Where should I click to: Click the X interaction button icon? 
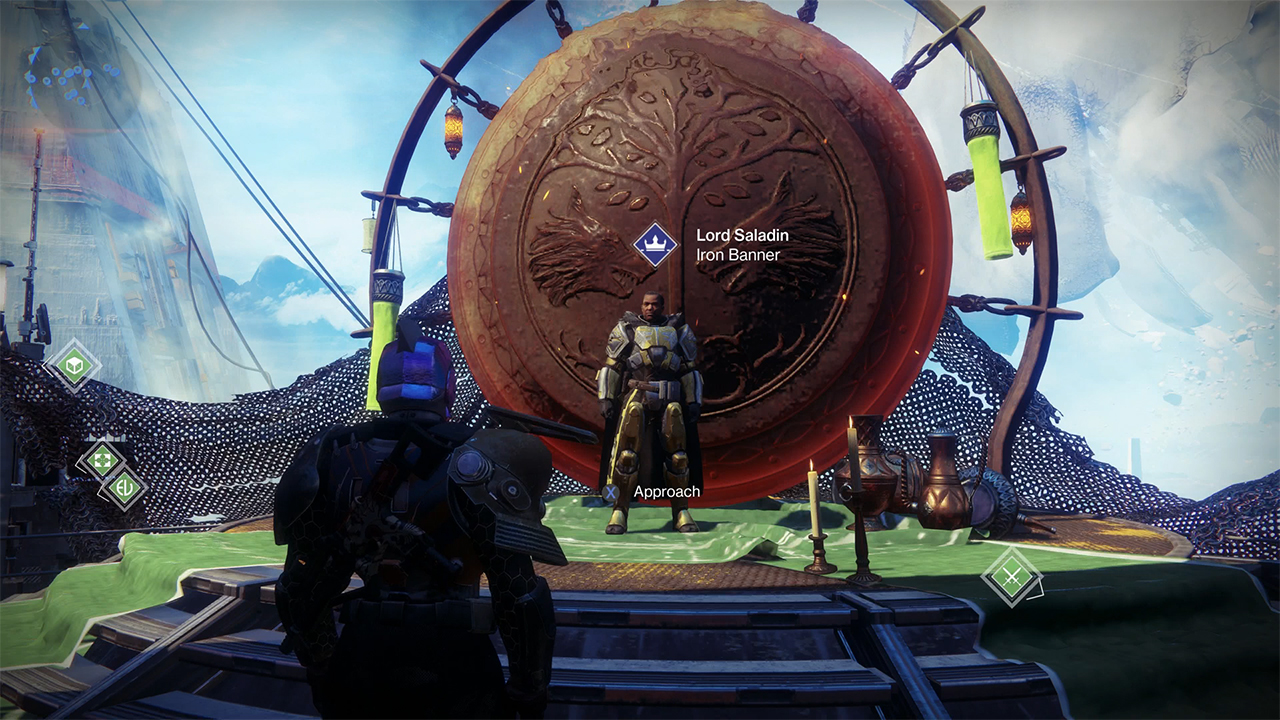tap(613, 492)
